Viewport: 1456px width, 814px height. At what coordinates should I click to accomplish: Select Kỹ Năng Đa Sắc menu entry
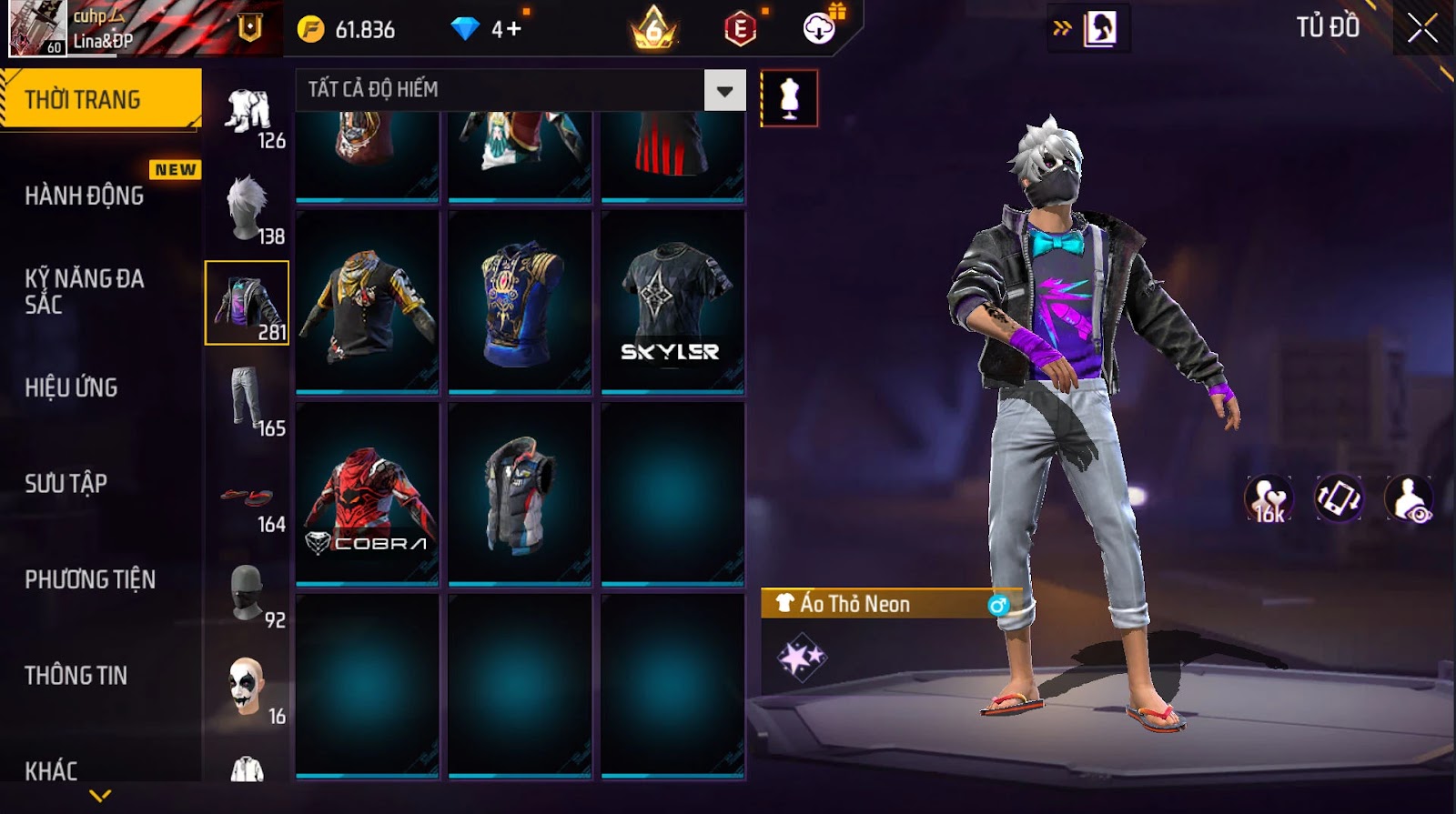[x=85, y=291]
